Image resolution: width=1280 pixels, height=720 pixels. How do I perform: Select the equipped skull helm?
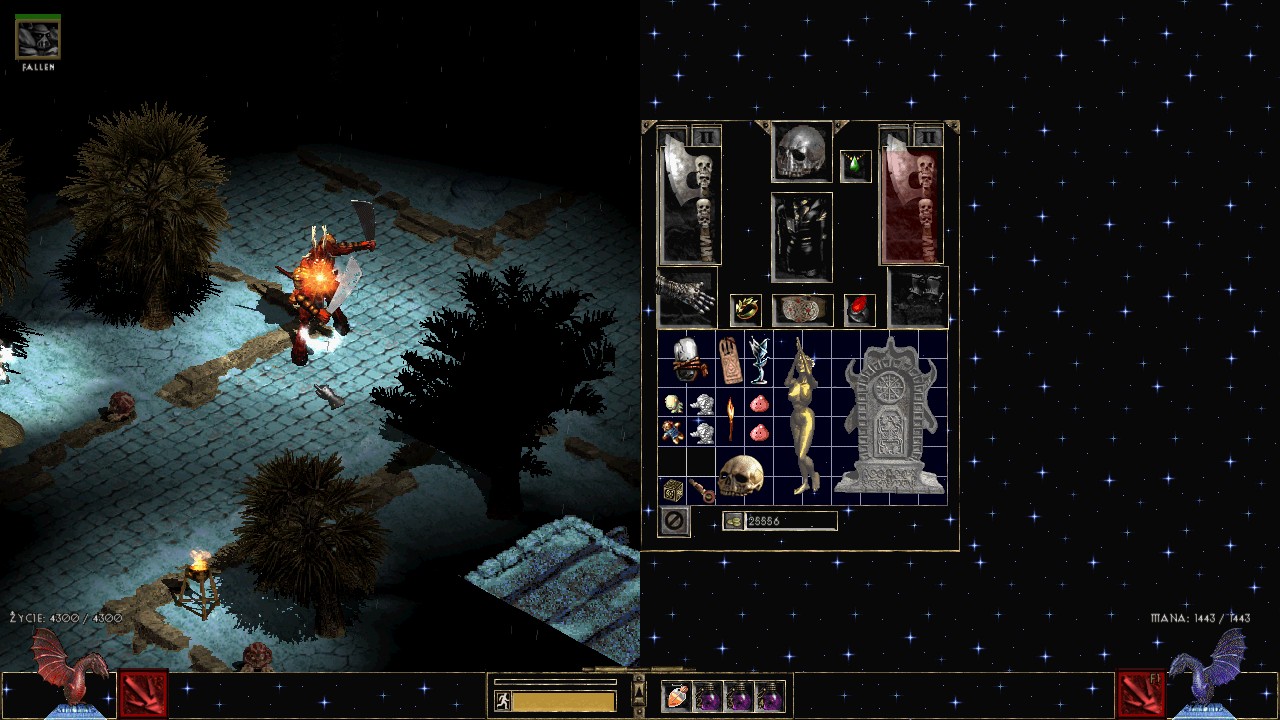(801, 152)
